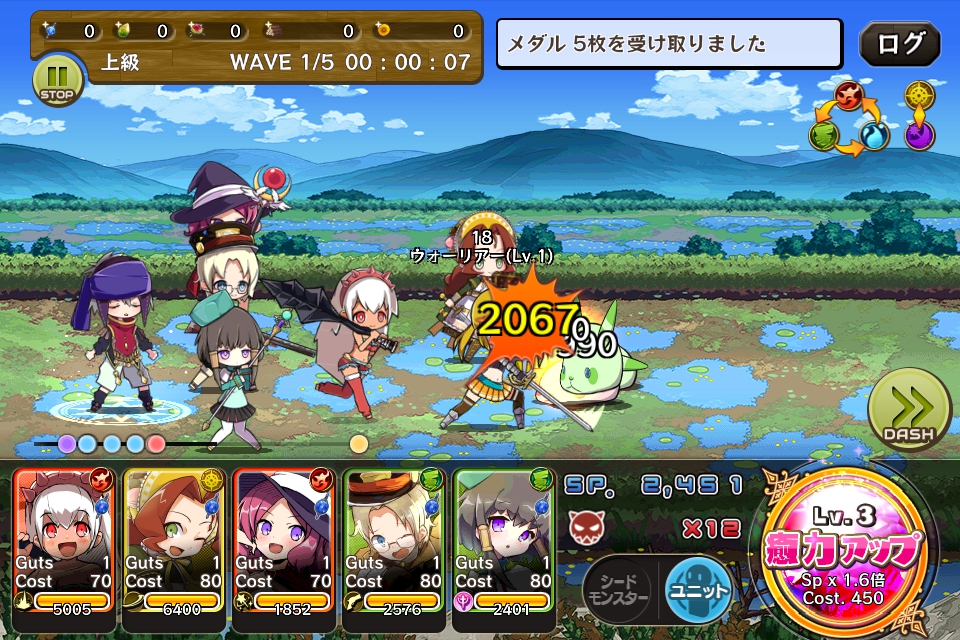Switch to the ユニット unit tab
Screen dimensions: 960x640
pos(698,588)
